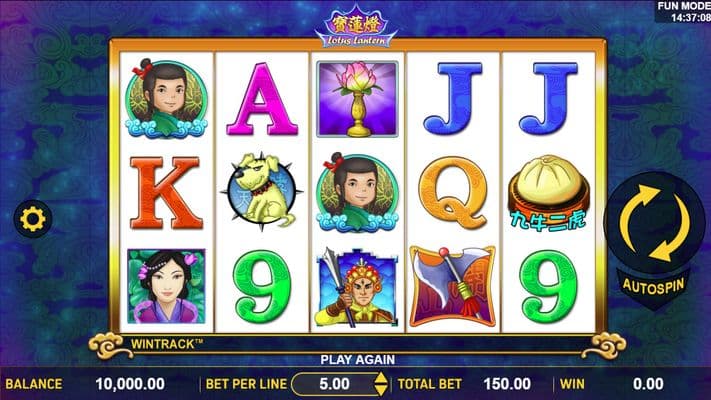
Task: Lower bet per line with the down arrow
Action: 379,389
